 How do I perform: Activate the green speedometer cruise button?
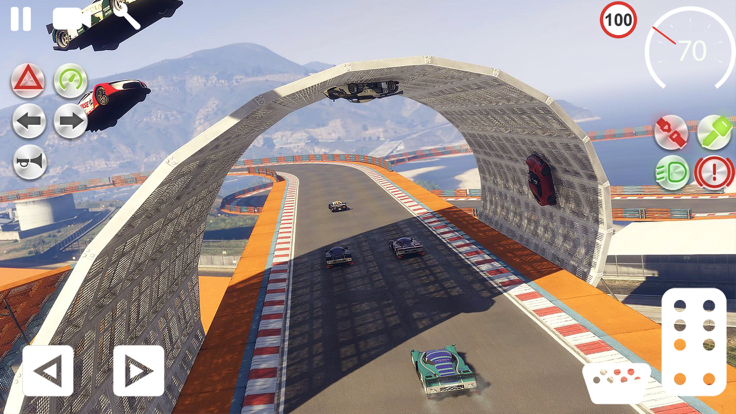pyautogui.click(x=70, y=80)
